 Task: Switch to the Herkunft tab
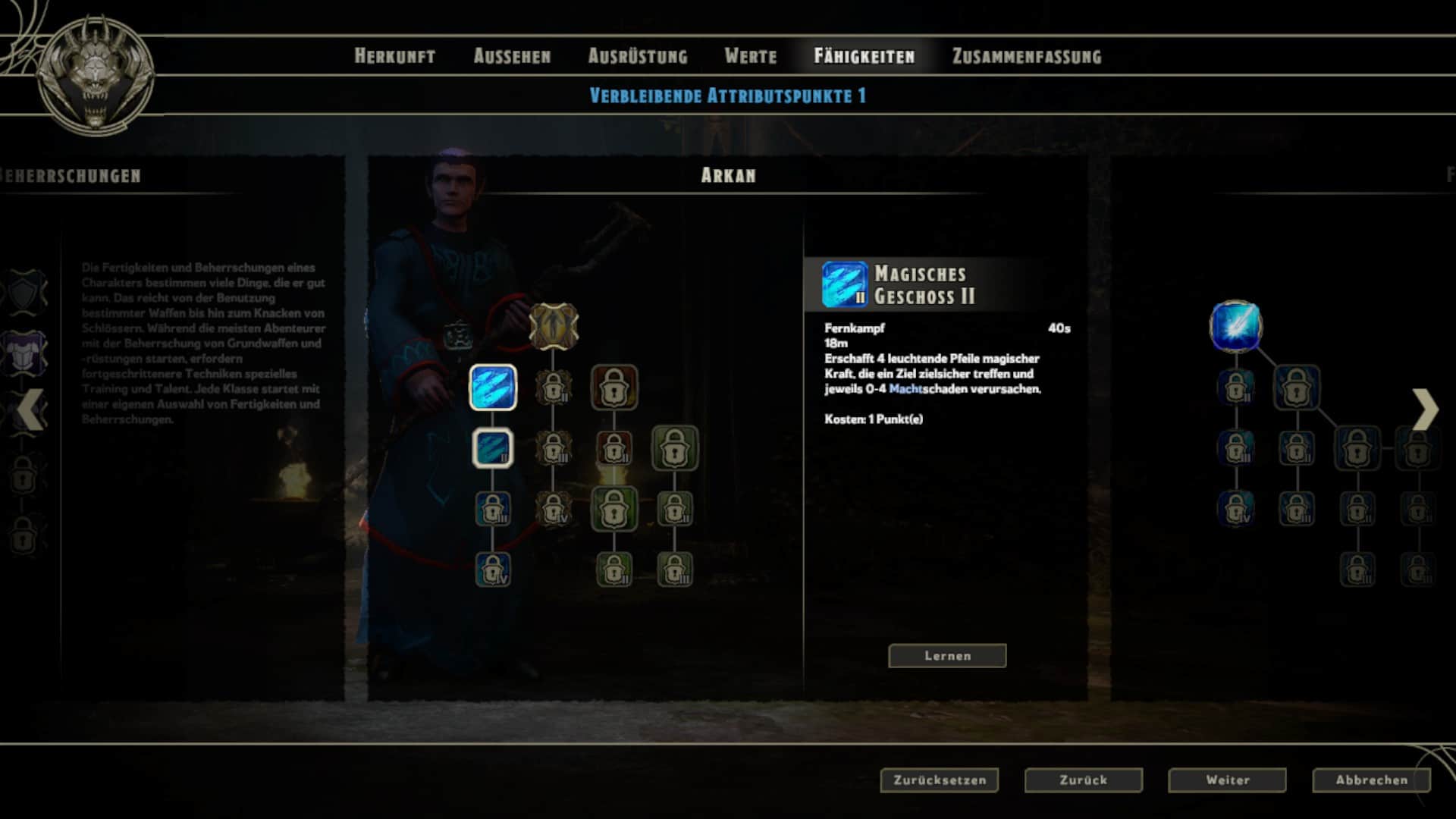click(x=394, y=56)
